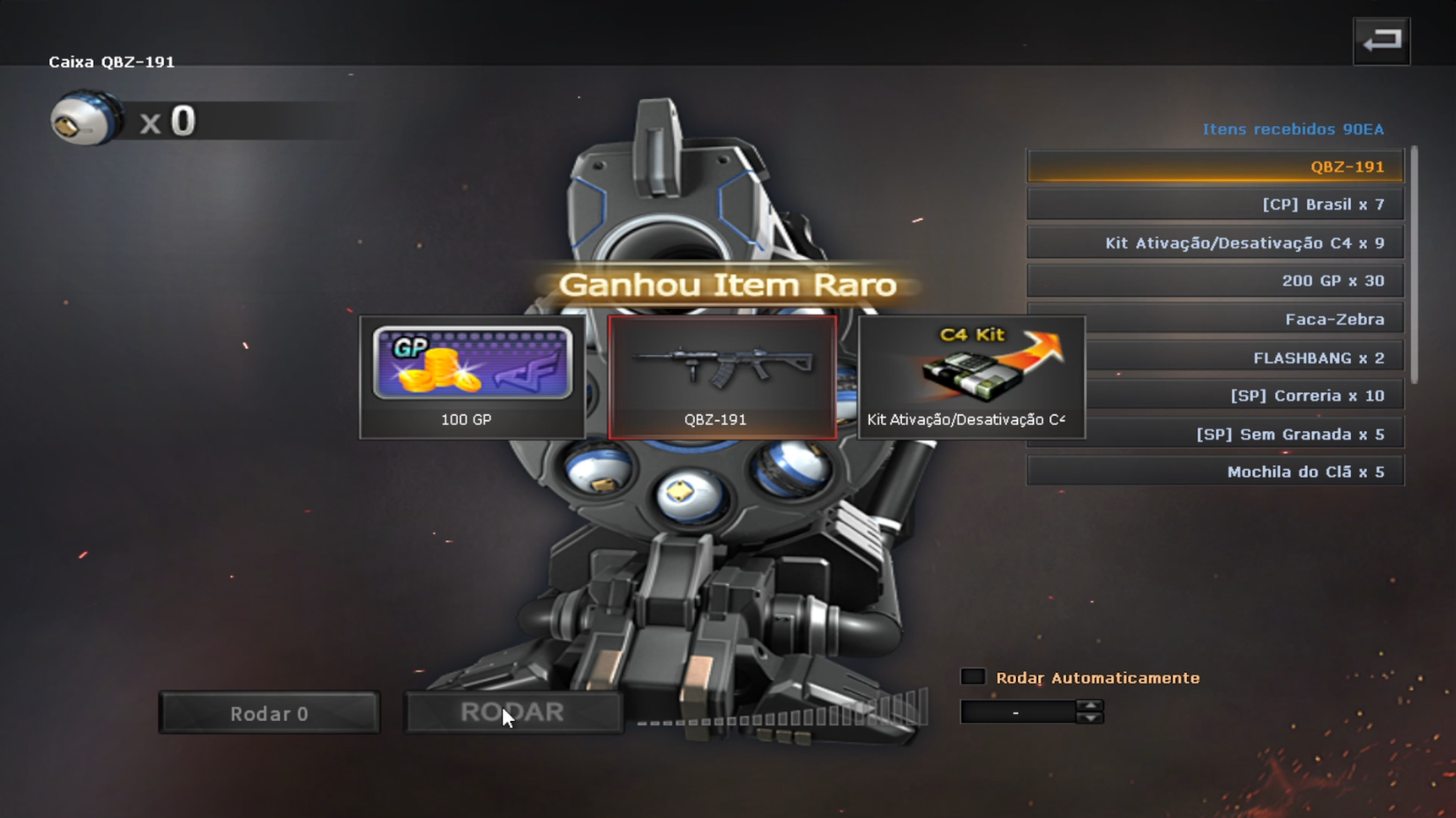This screenshot has width=1456, height=818.
Task: Select the C4 Kit reward card
Action: [971, 376]
